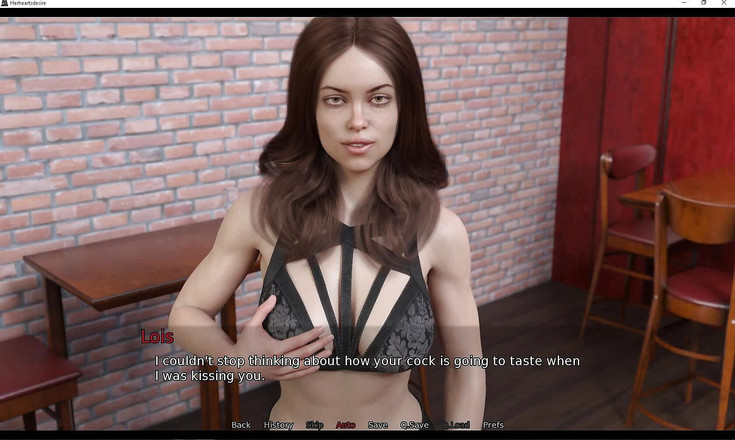This screenshot has height=440, width=735.
Task: Open the Save game menu
Action: tap(377, 425)
